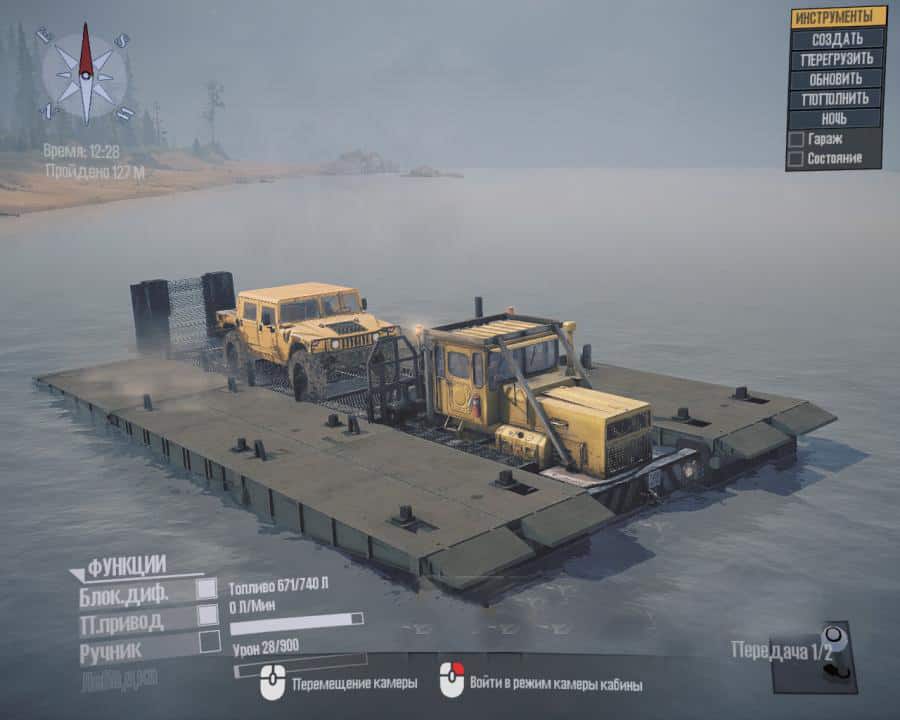The height and width of the screenshot is (720, 900).
Task: Click the gearbox shifter knob
Action: pos(830,638)
